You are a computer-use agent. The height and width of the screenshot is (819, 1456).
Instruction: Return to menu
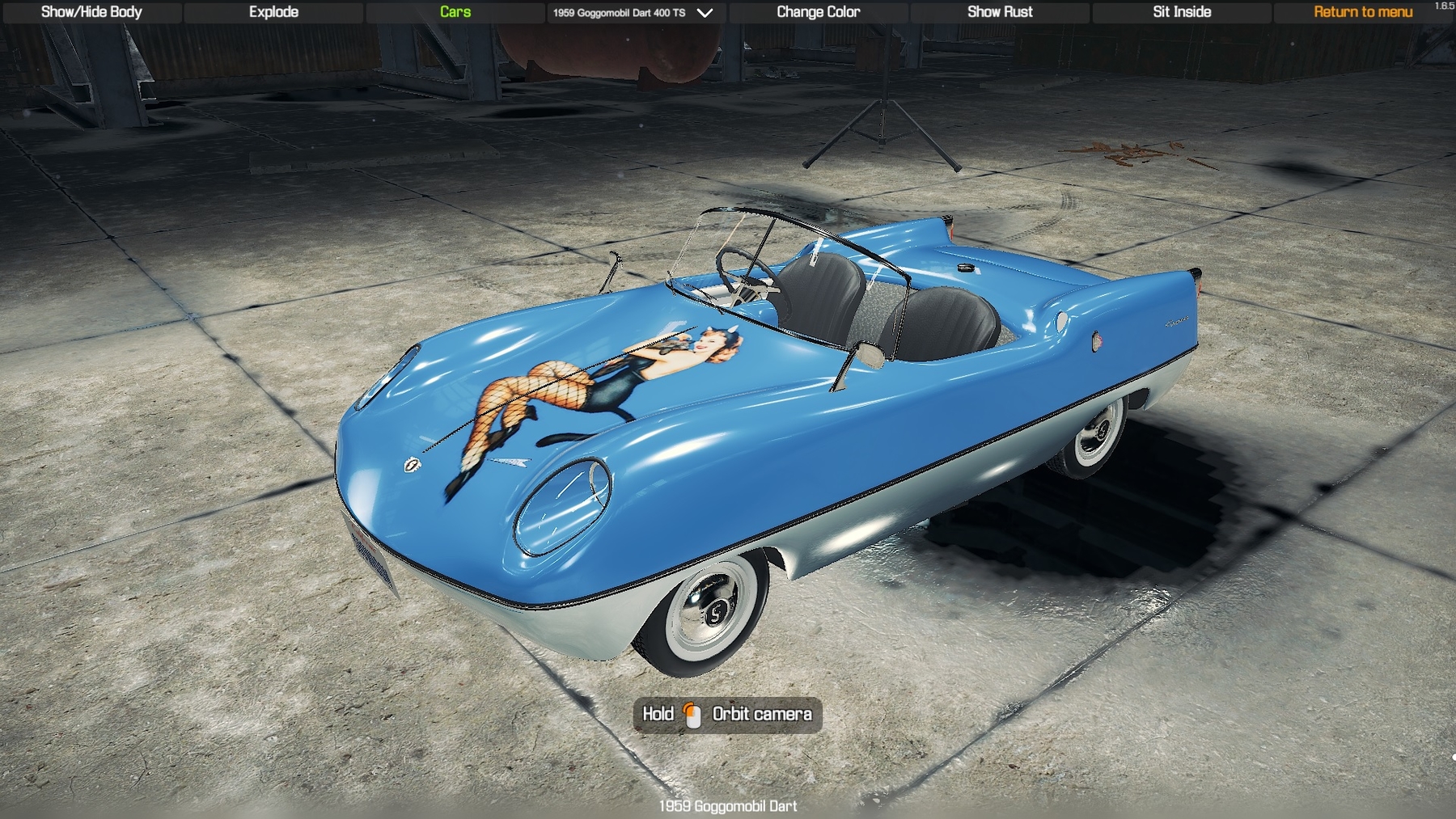pyautogui.click(x=1363, y=12)
